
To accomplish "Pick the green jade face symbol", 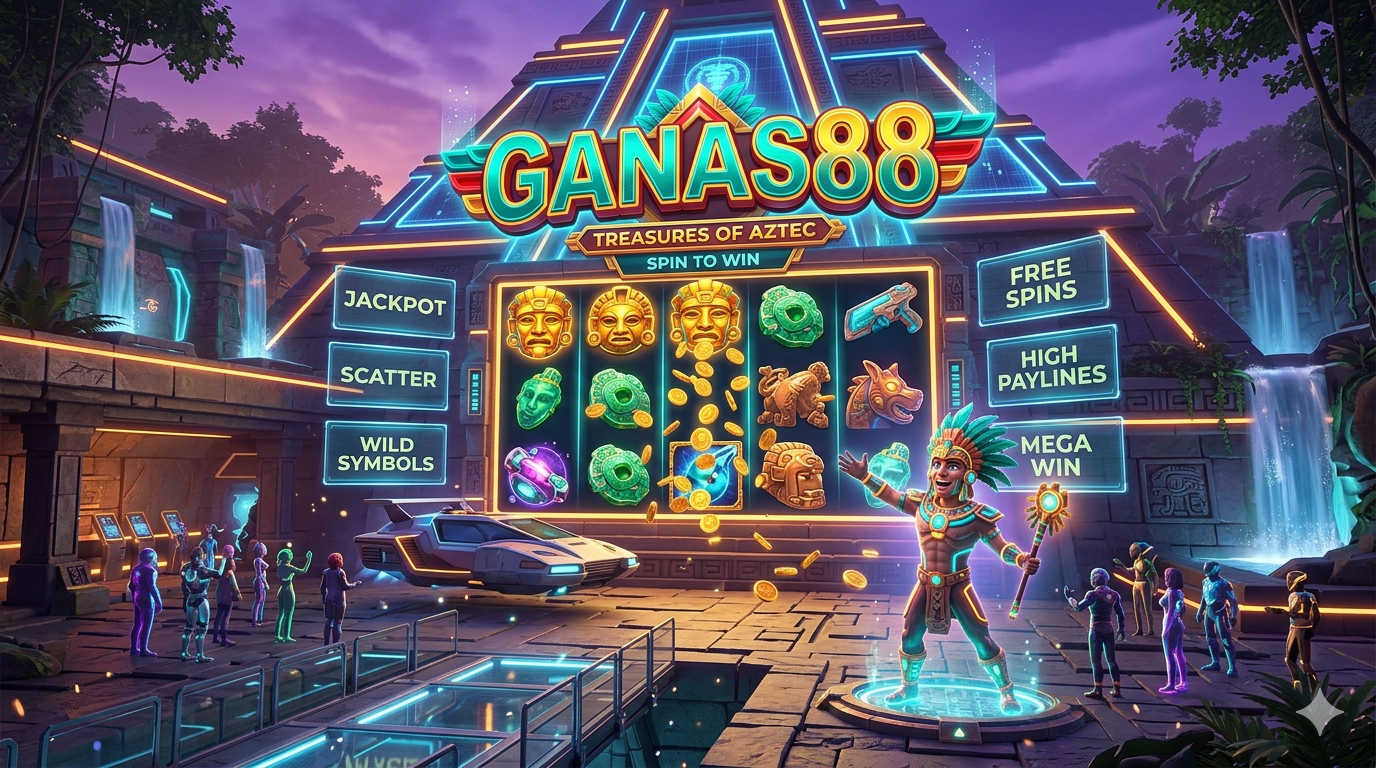I will pyautogui.click(x=539, y=397).
